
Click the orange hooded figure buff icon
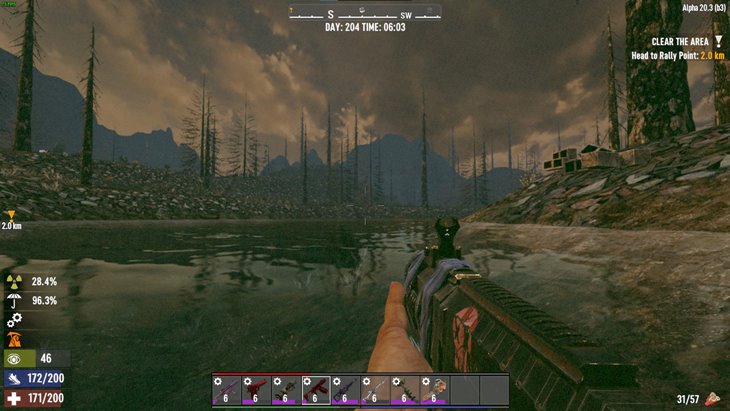(14, 339)
